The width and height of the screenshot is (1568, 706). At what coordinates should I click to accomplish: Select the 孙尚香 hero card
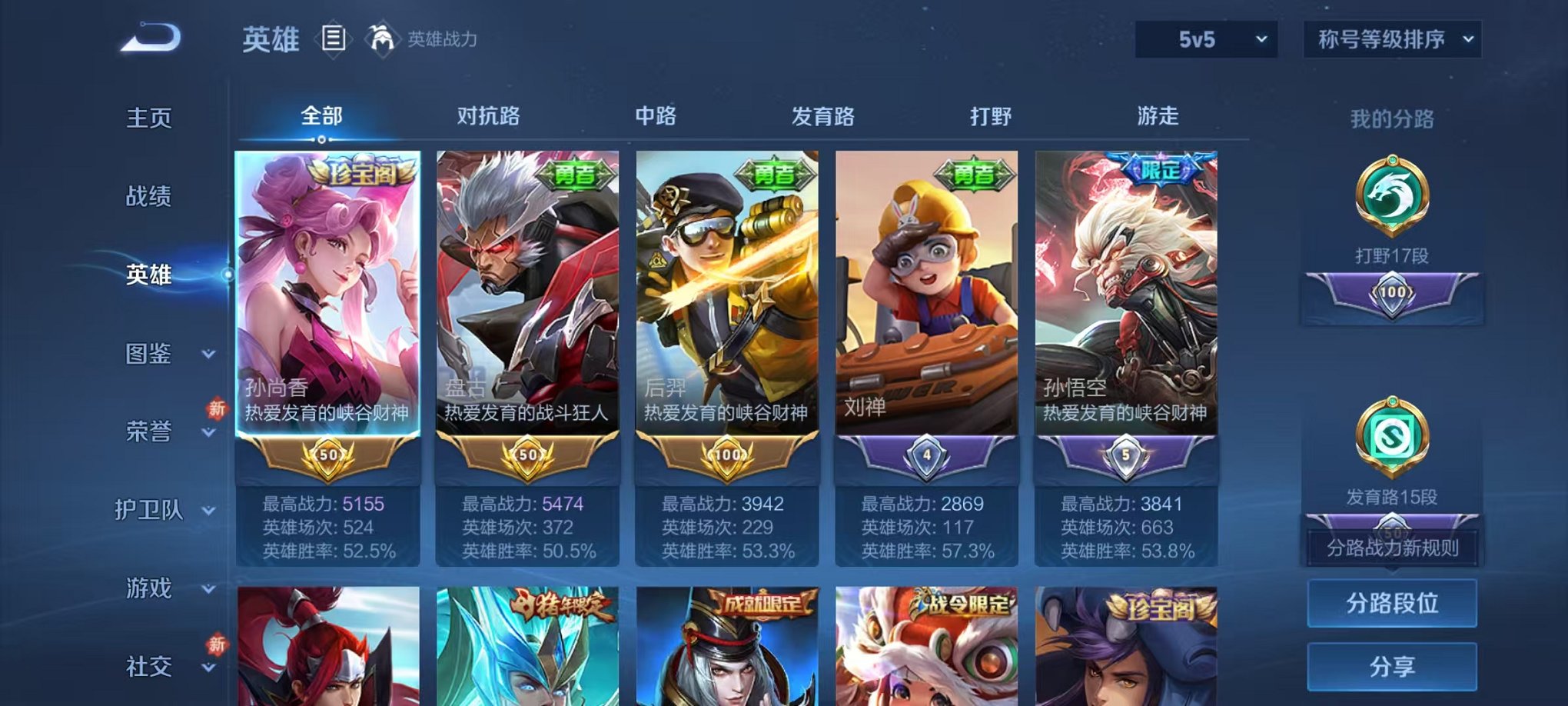(328, 308)
